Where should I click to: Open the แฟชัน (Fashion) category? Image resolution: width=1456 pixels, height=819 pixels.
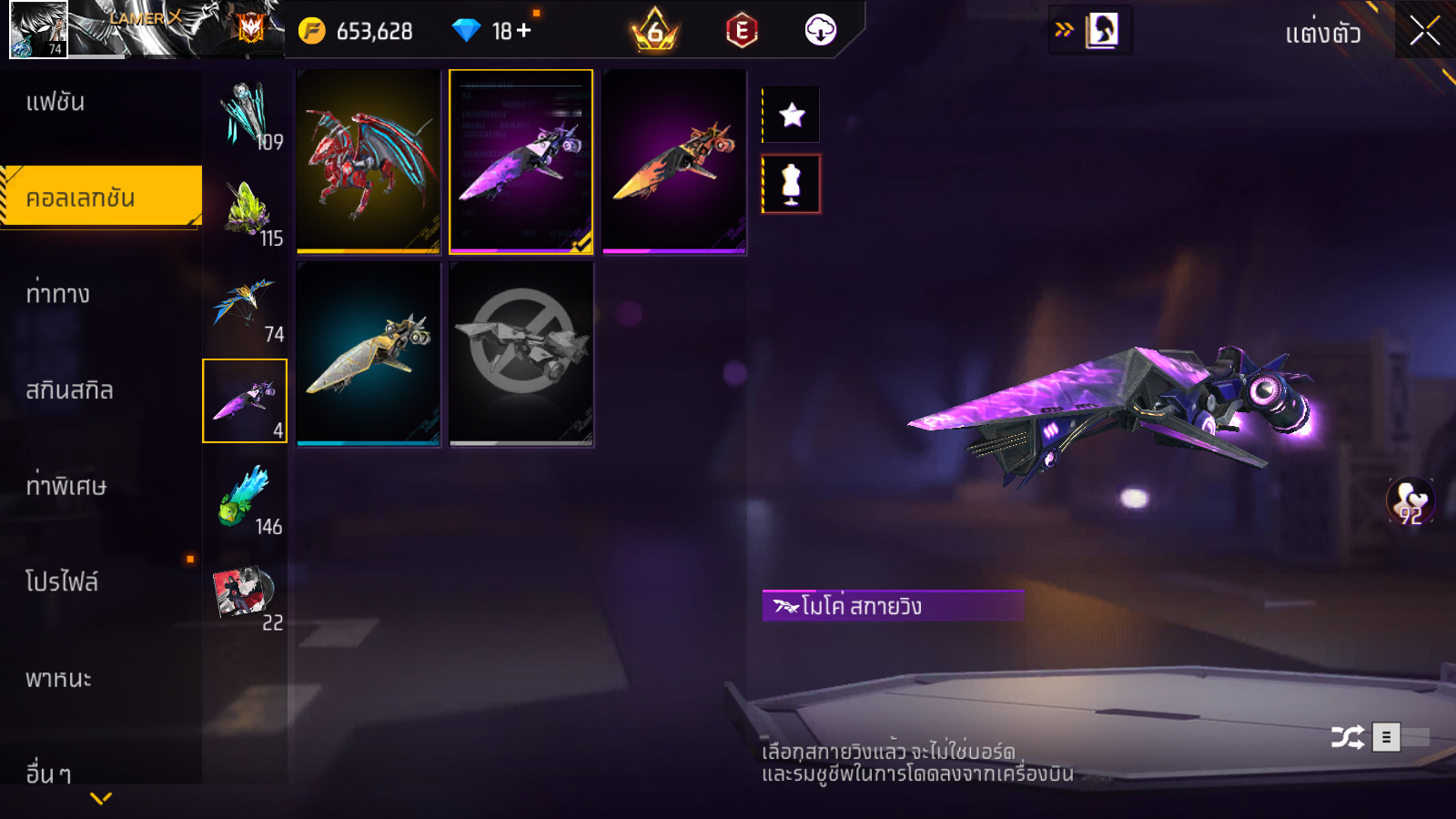pyautogui.click(x=56, y=102)
